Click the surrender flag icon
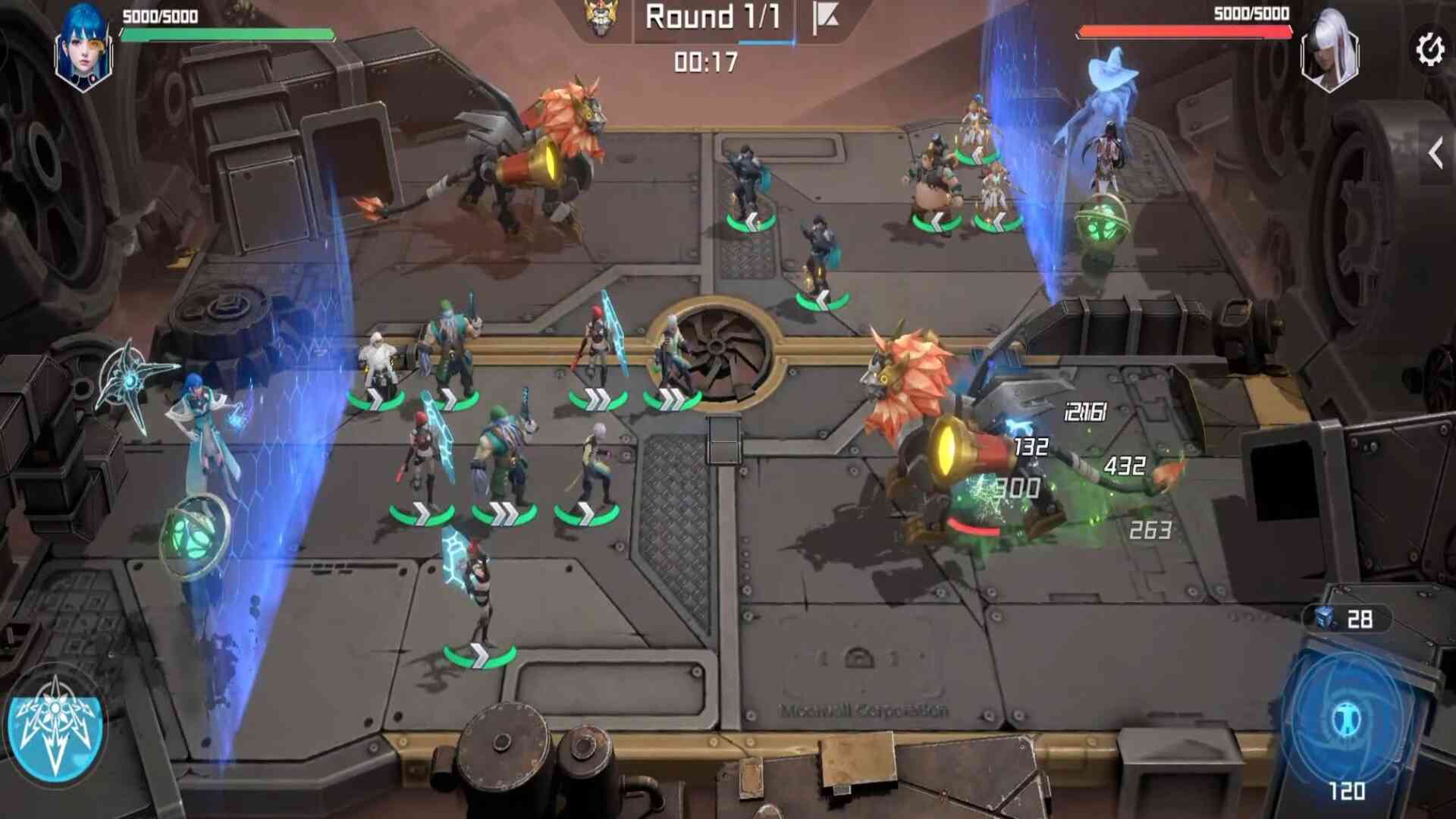 click(x=824, y=18)
